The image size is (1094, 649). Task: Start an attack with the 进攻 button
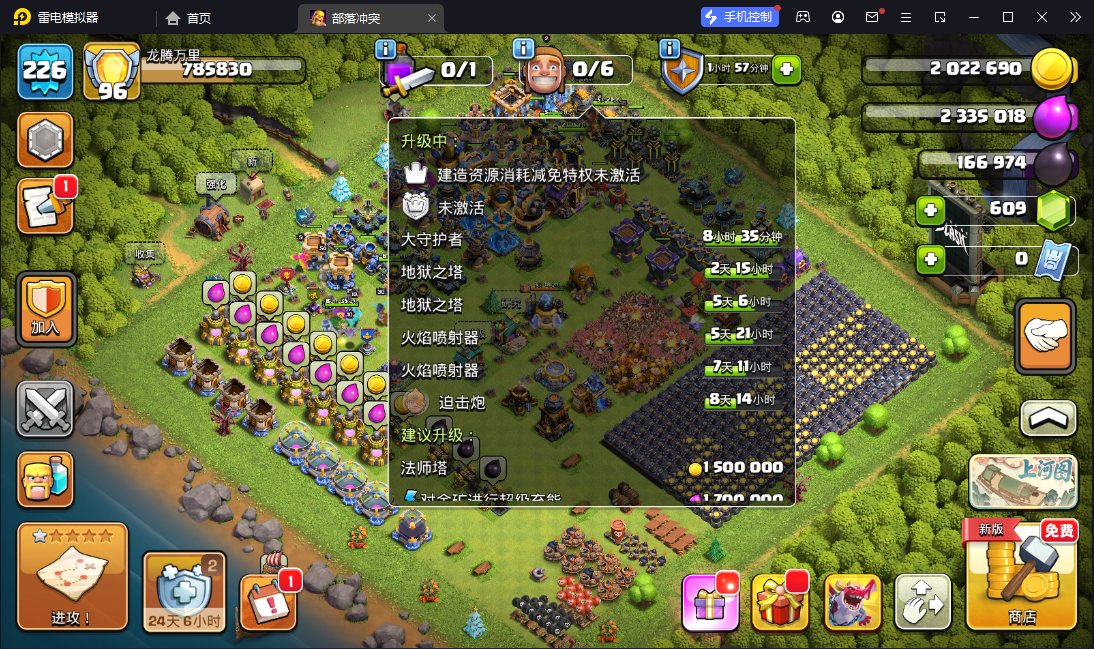tap(72, 577)
